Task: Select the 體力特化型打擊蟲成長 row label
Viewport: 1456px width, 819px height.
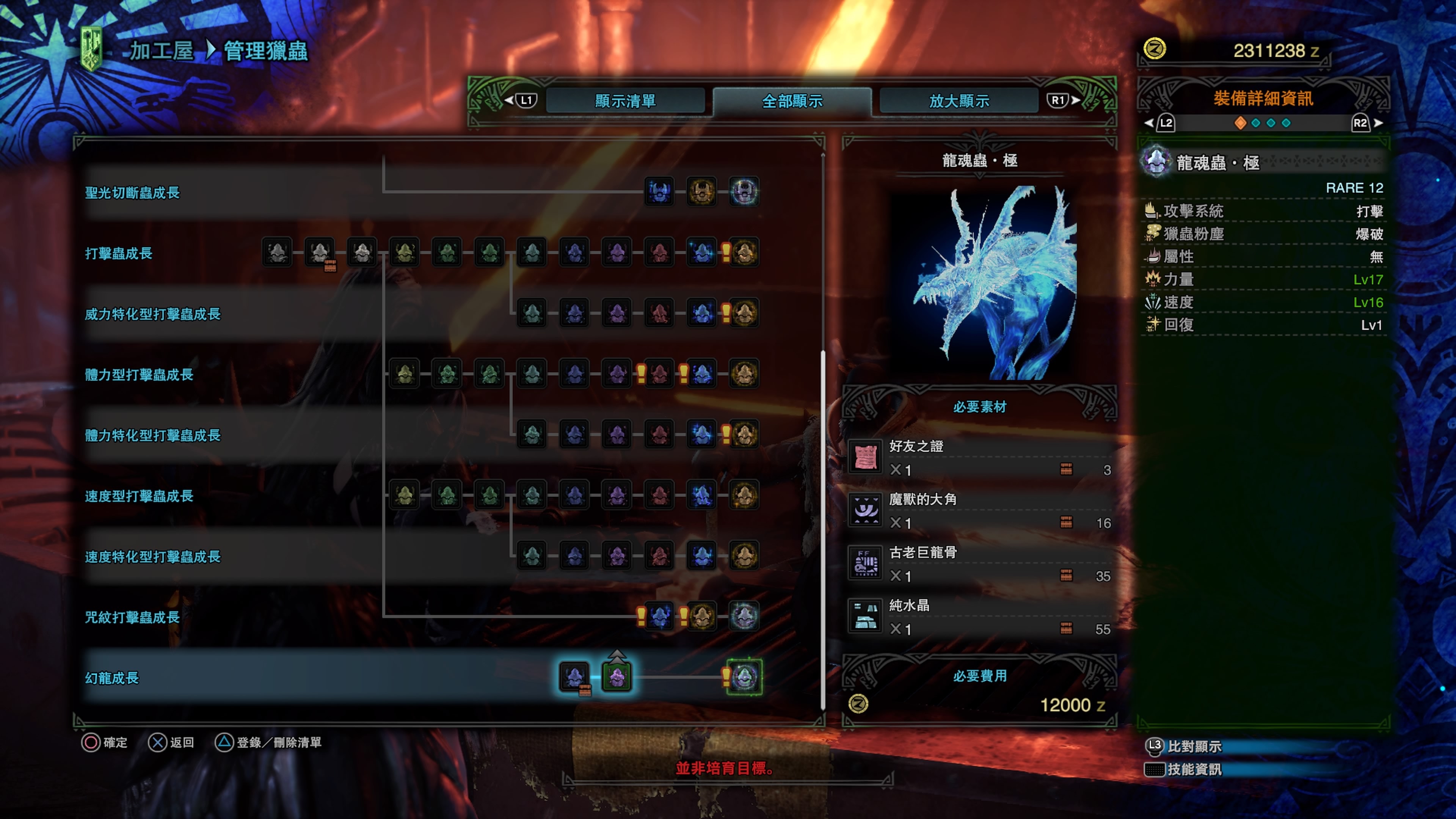Action: (152, 435)
